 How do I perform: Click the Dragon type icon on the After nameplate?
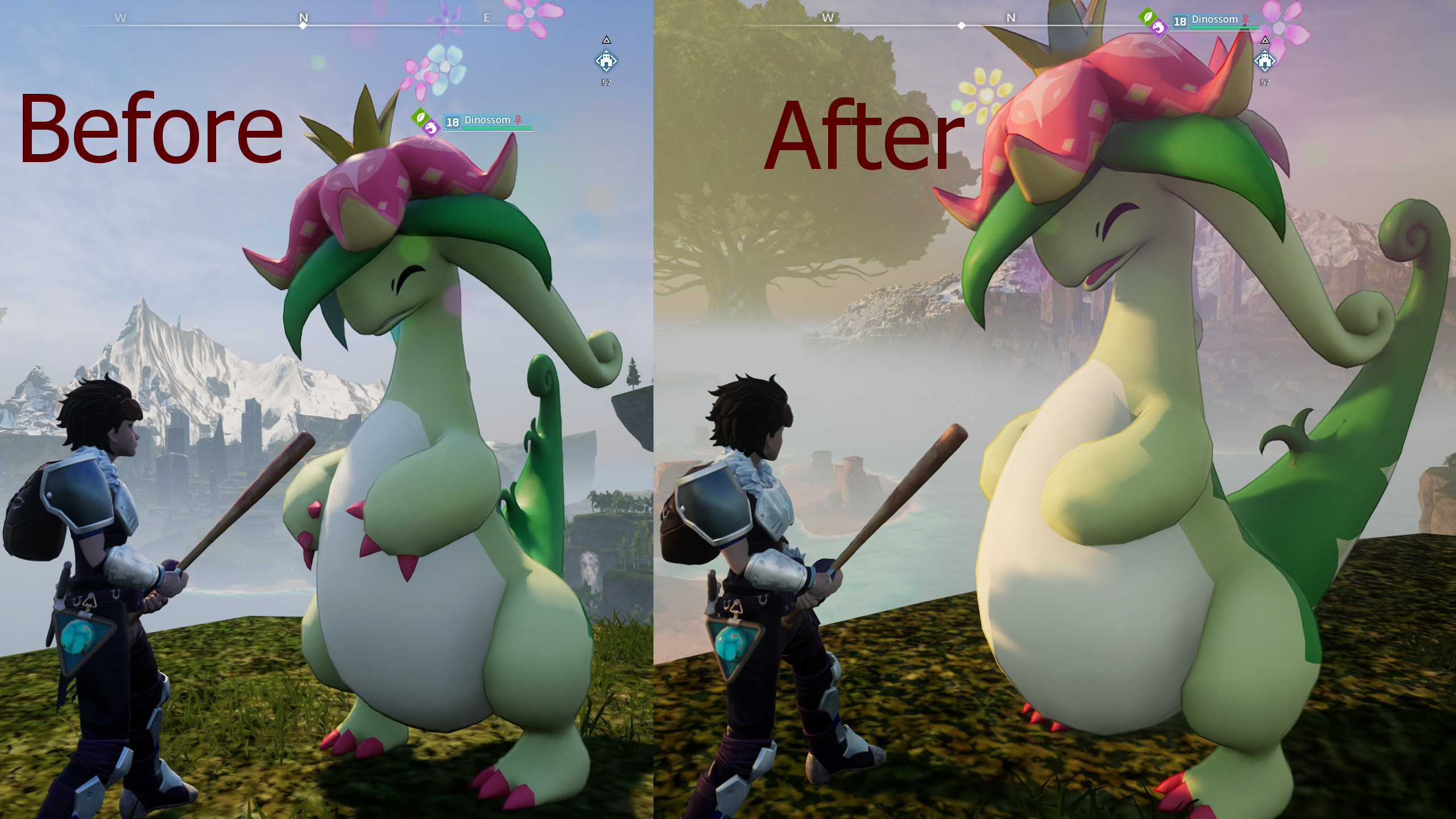point(1159,28)
